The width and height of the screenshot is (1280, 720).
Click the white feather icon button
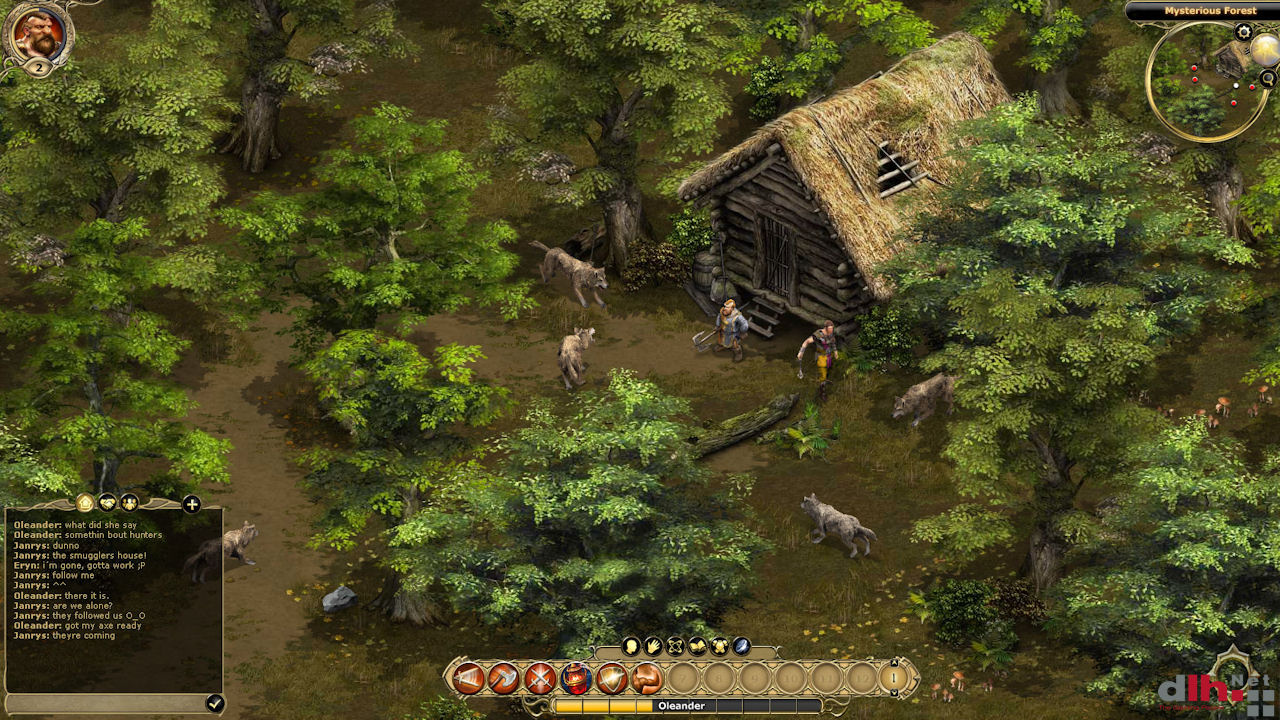pyautogui.click(x=741, y=646)
